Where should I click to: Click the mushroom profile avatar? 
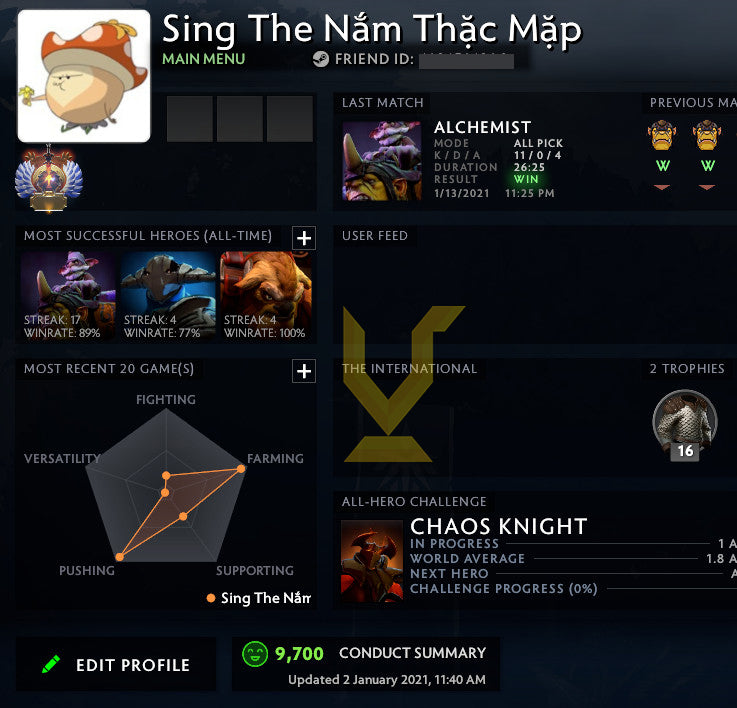[84, 77]
